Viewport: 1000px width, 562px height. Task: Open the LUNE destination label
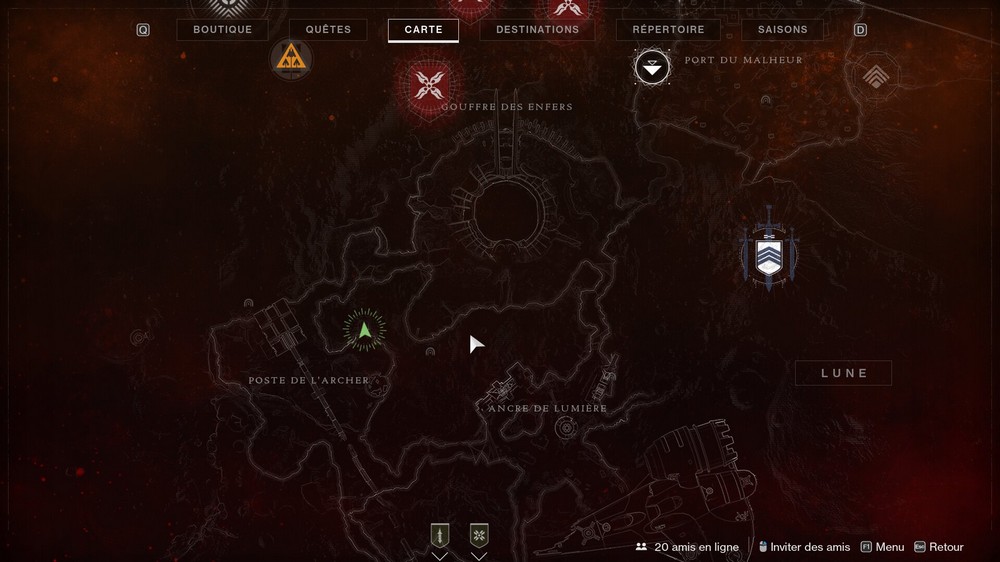pyautogui.click(x=843, y=373)
